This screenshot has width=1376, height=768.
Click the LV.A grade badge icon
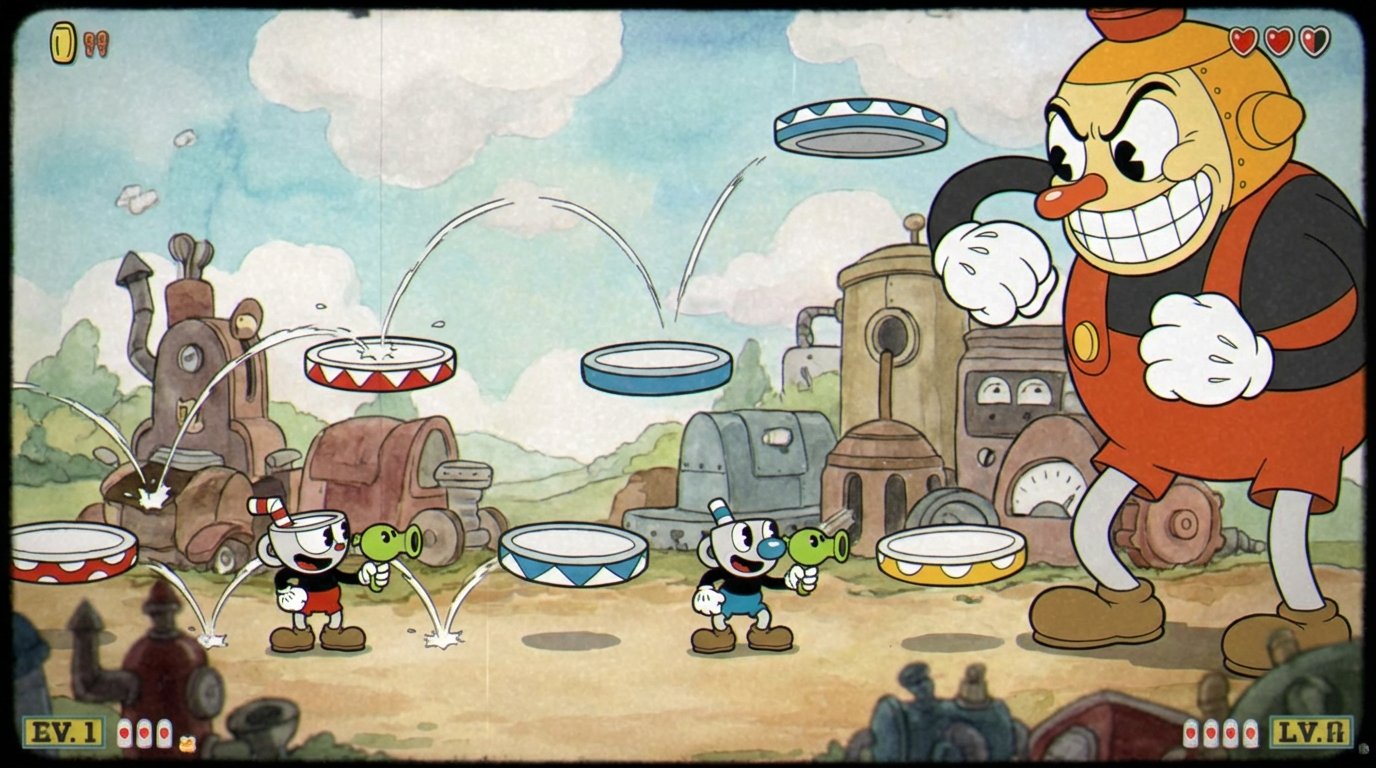pos(1312,732)
